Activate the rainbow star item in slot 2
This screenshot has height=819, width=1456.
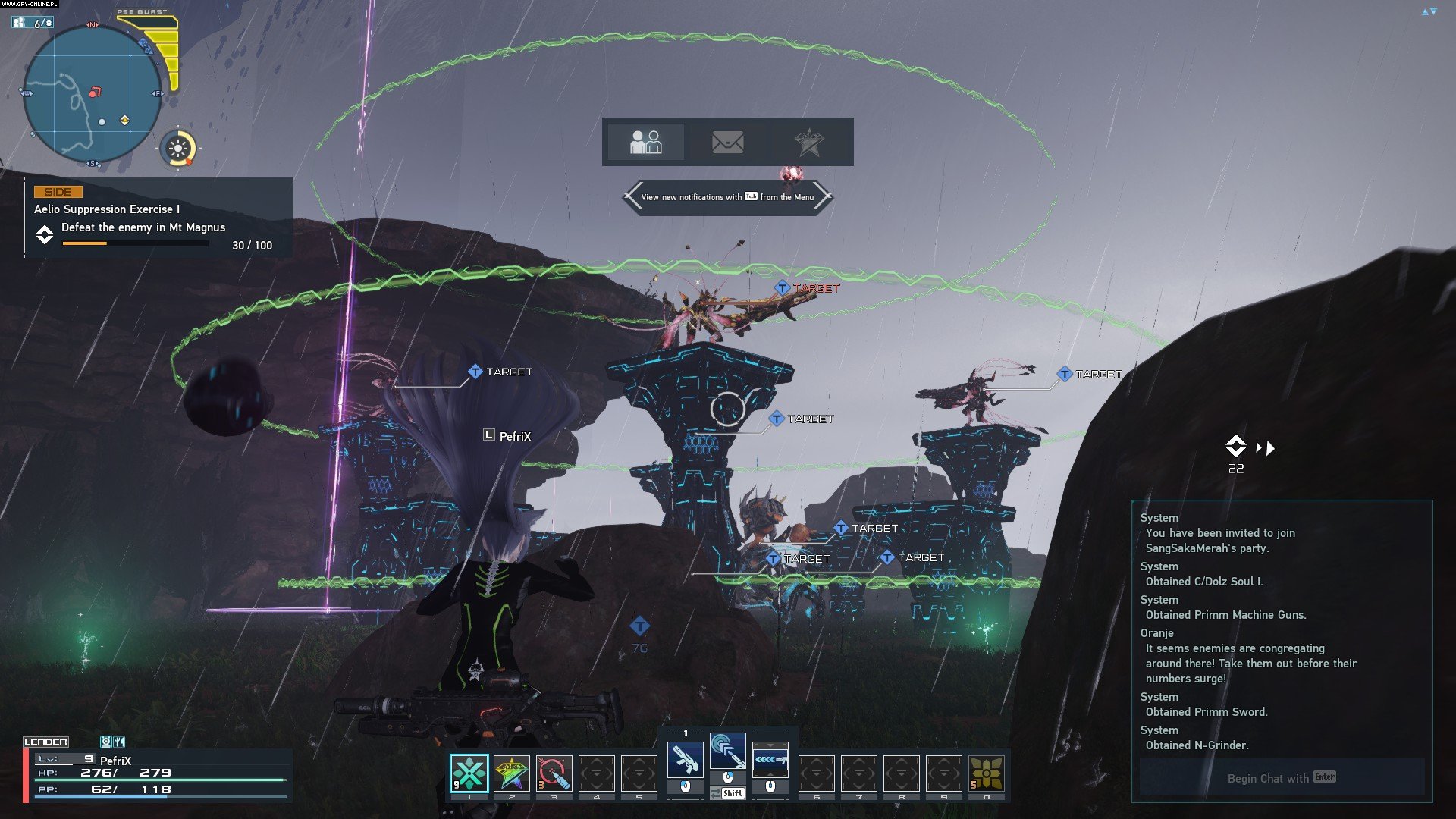point(512,773)
